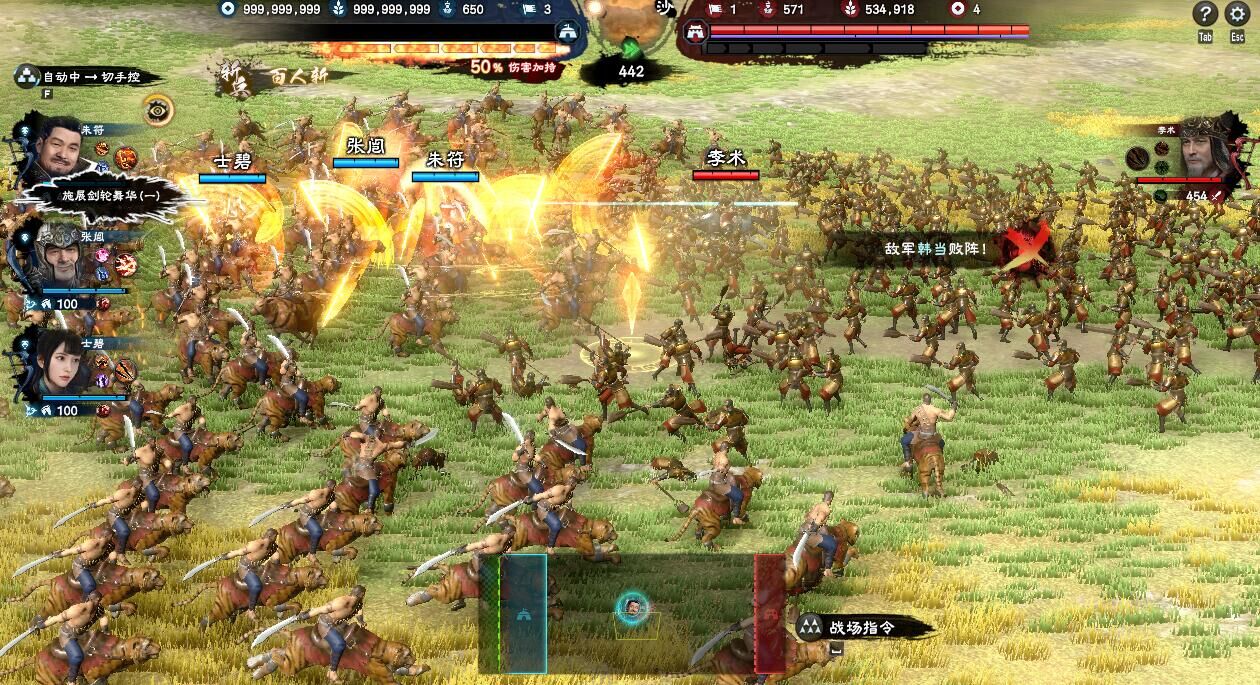Click the 李术 enemy unit name label
The image size is (1260, 685).
[x=726, y=158]
